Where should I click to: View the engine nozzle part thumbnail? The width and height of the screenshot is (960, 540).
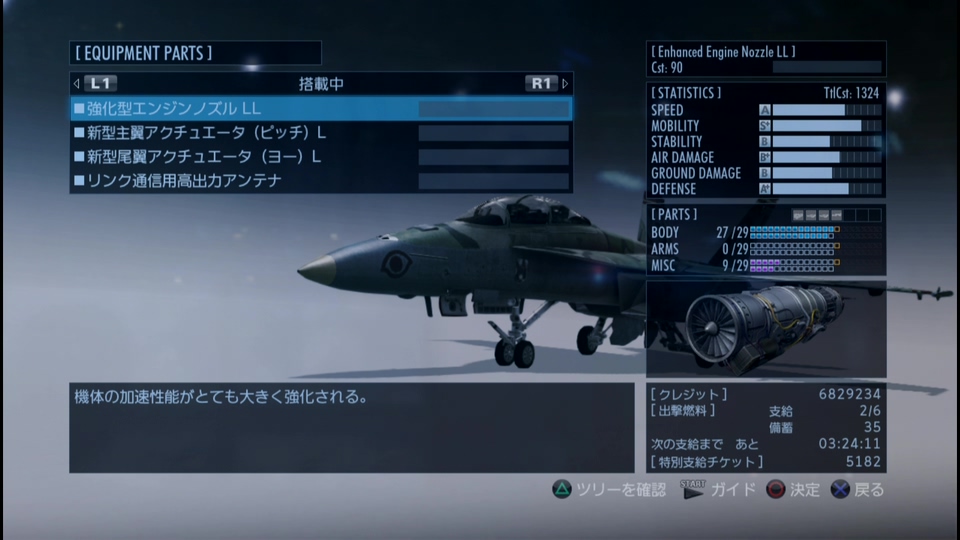[x=765, y=328]
